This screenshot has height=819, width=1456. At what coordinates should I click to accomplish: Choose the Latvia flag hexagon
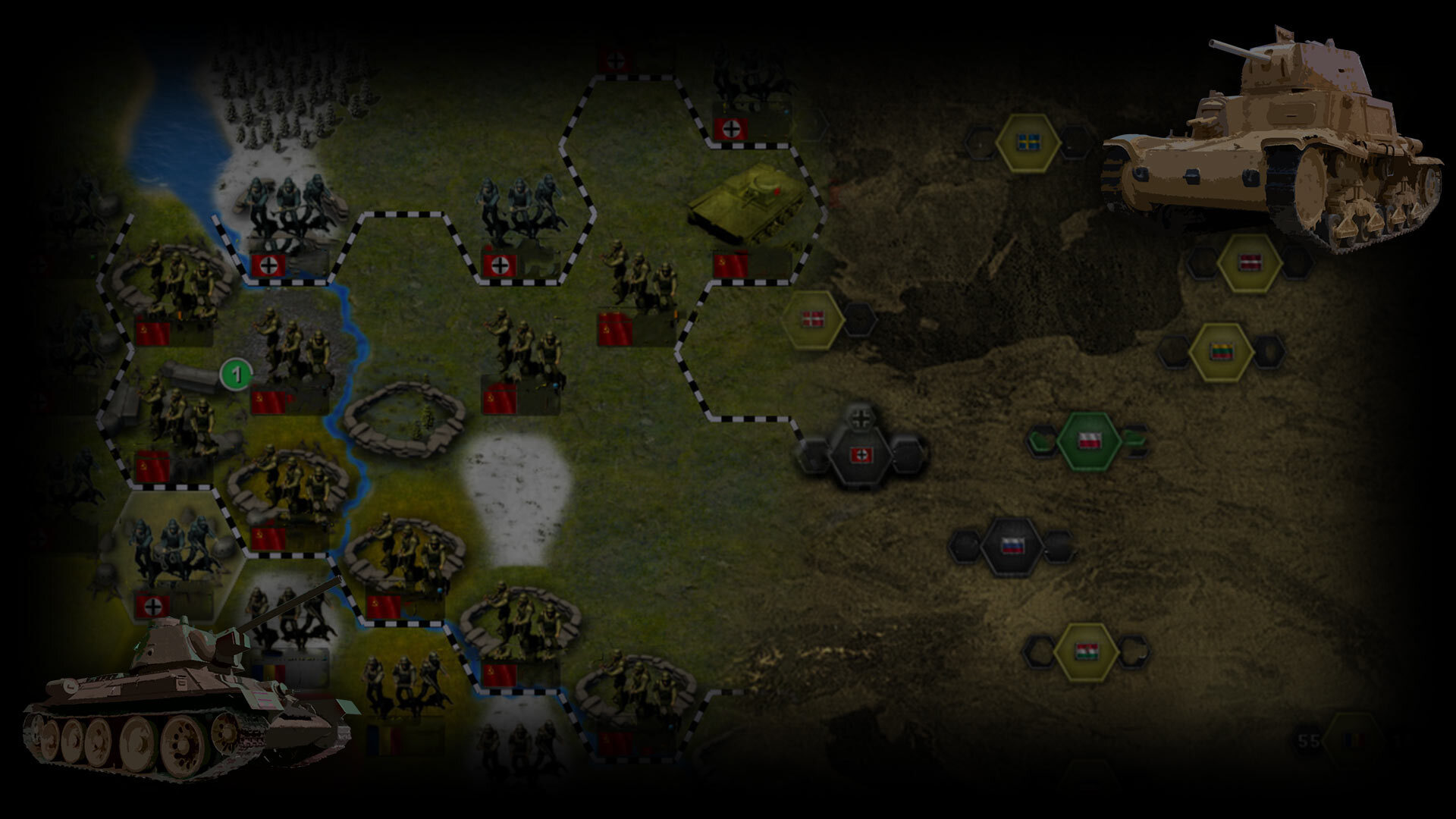[x=1249, y=263]
